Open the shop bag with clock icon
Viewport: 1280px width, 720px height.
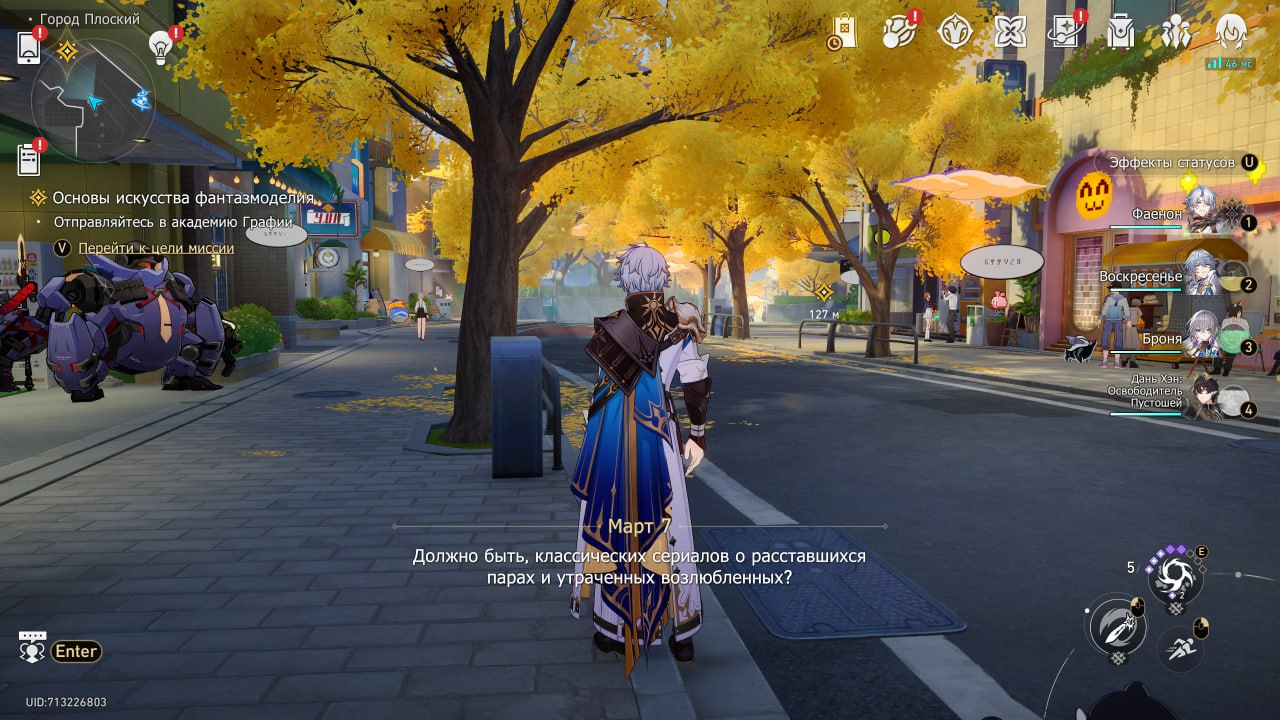842,32
